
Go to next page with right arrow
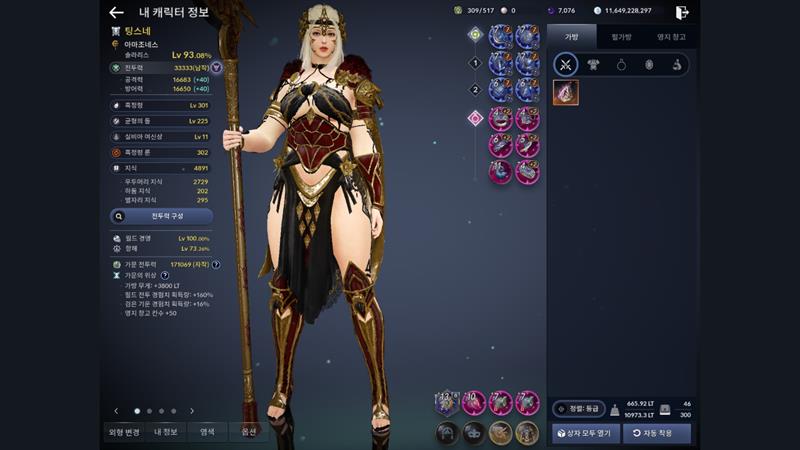192,411
